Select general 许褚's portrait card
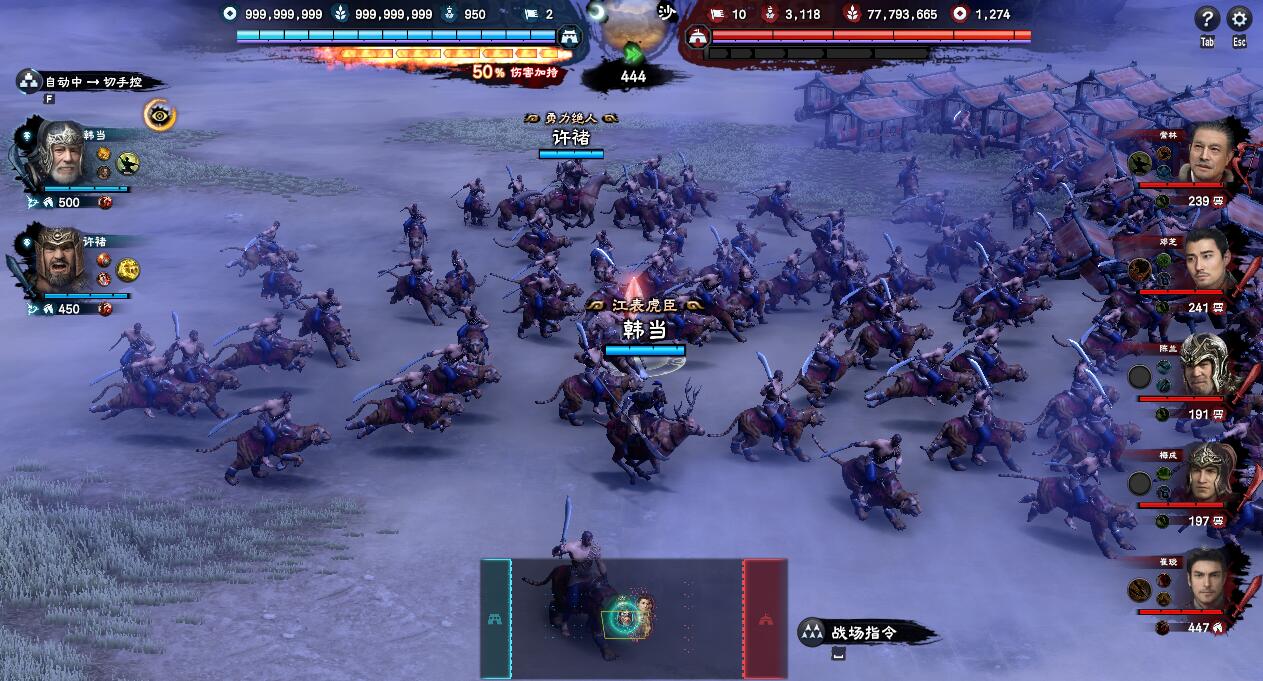Screen dimensions: 1263x681 pos(62,261)
